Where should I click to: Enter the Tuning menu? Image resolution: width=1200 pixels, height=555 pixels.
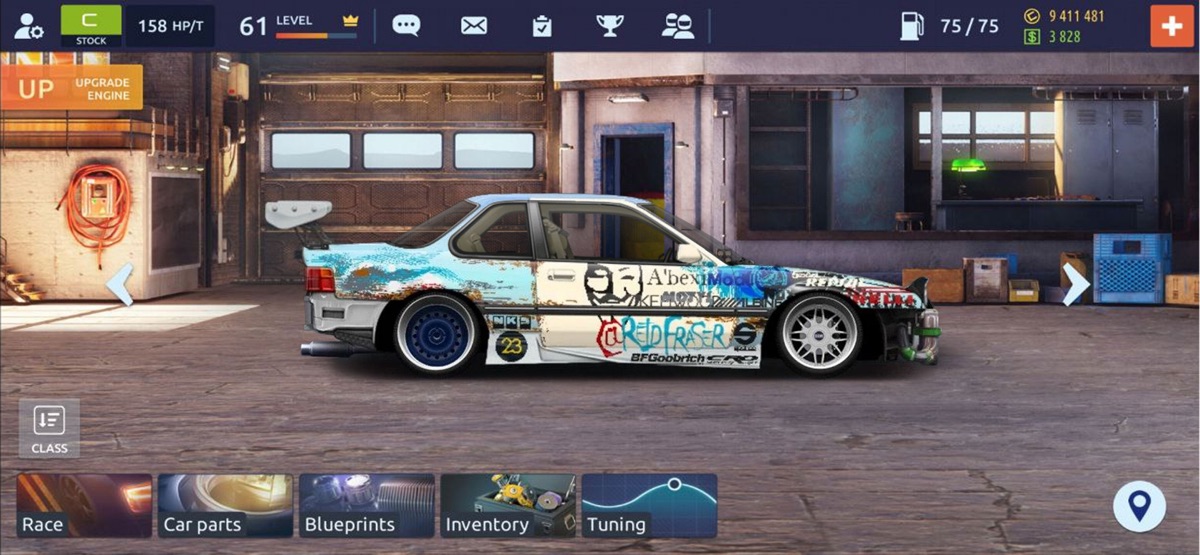coord(649,506)
